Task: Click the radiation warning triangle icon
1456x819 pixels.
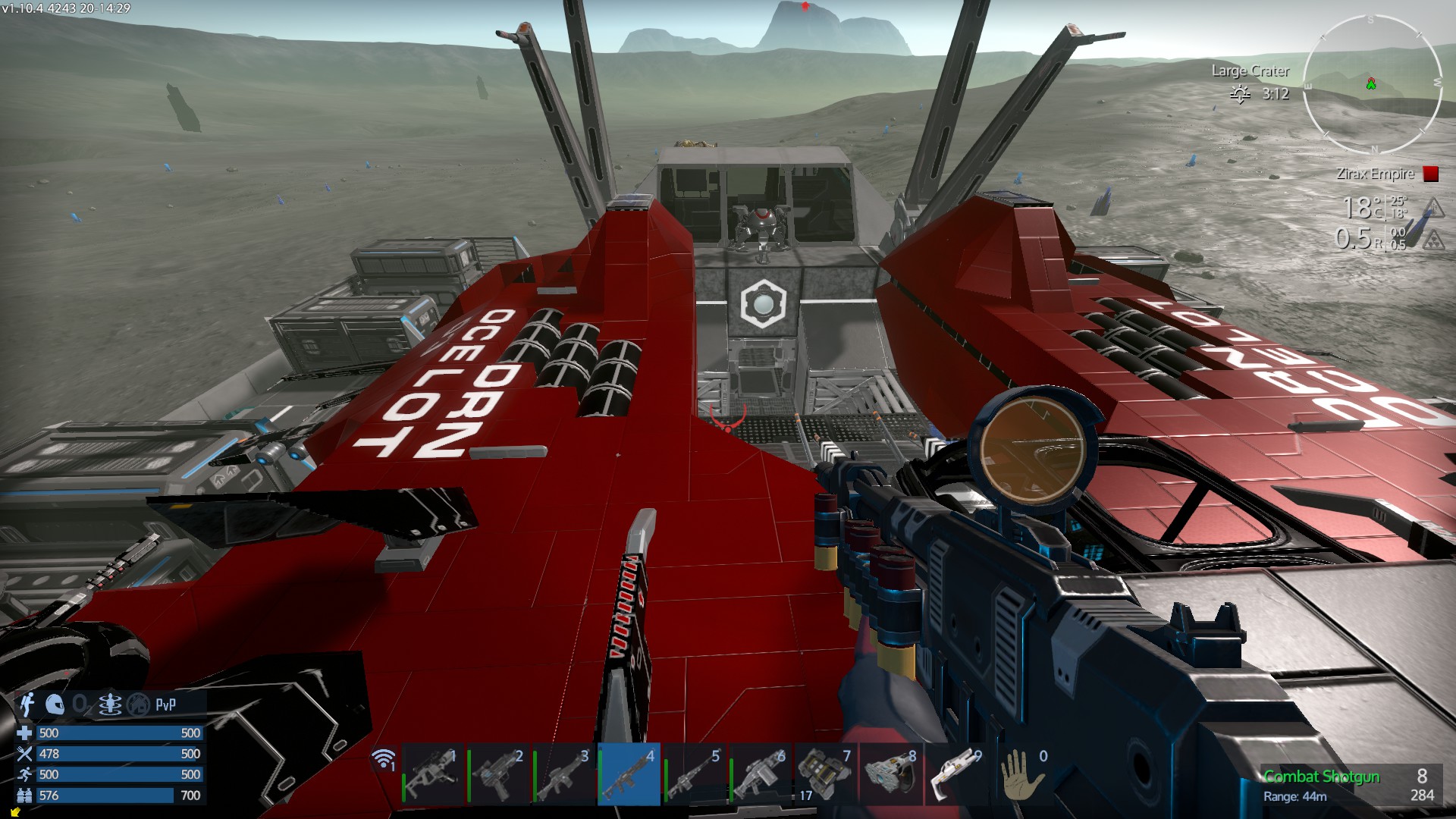Action: click(1432, 240)
